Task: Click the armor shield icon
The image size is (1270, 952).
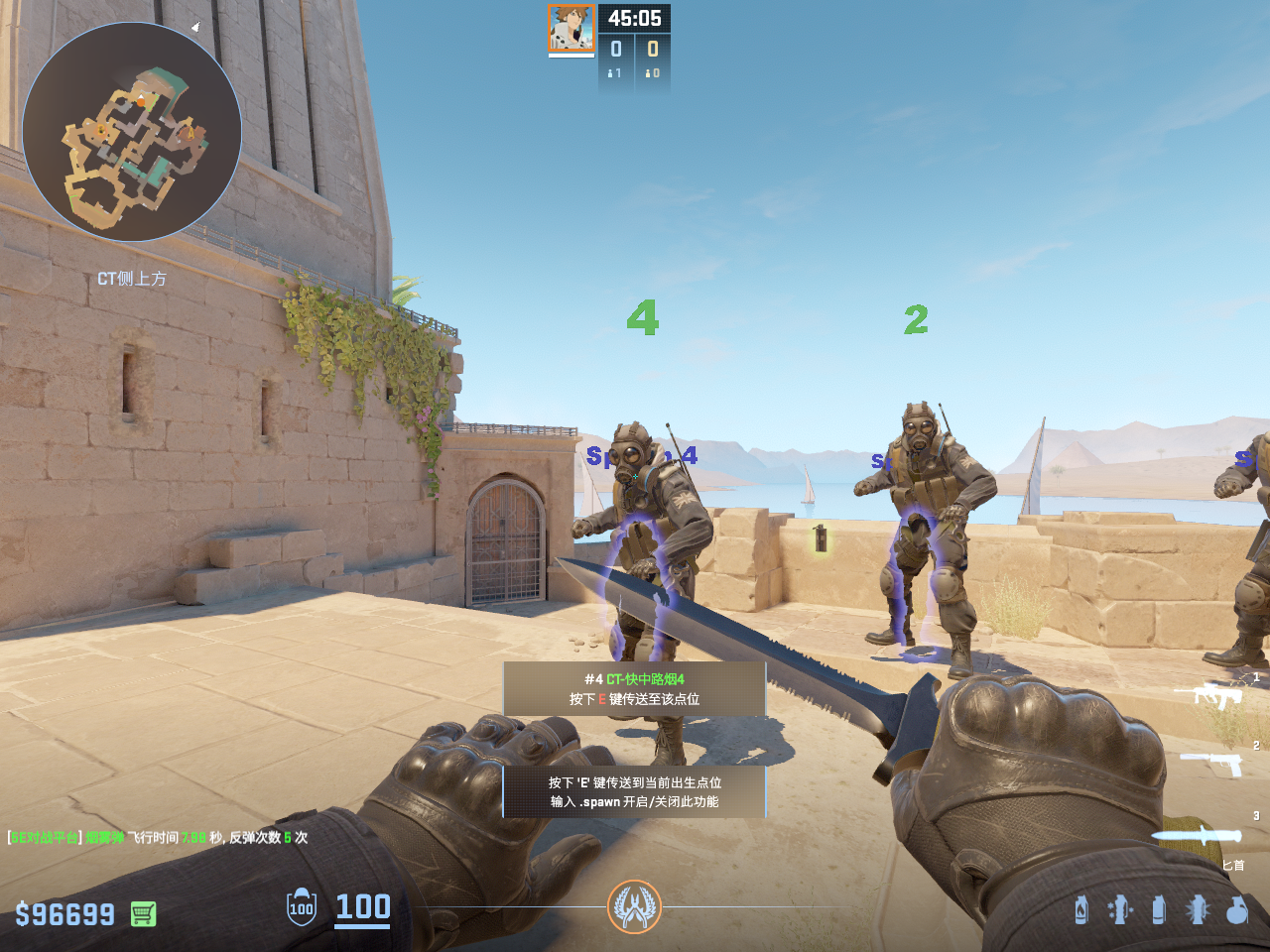Action: click(x=302, y=907)
